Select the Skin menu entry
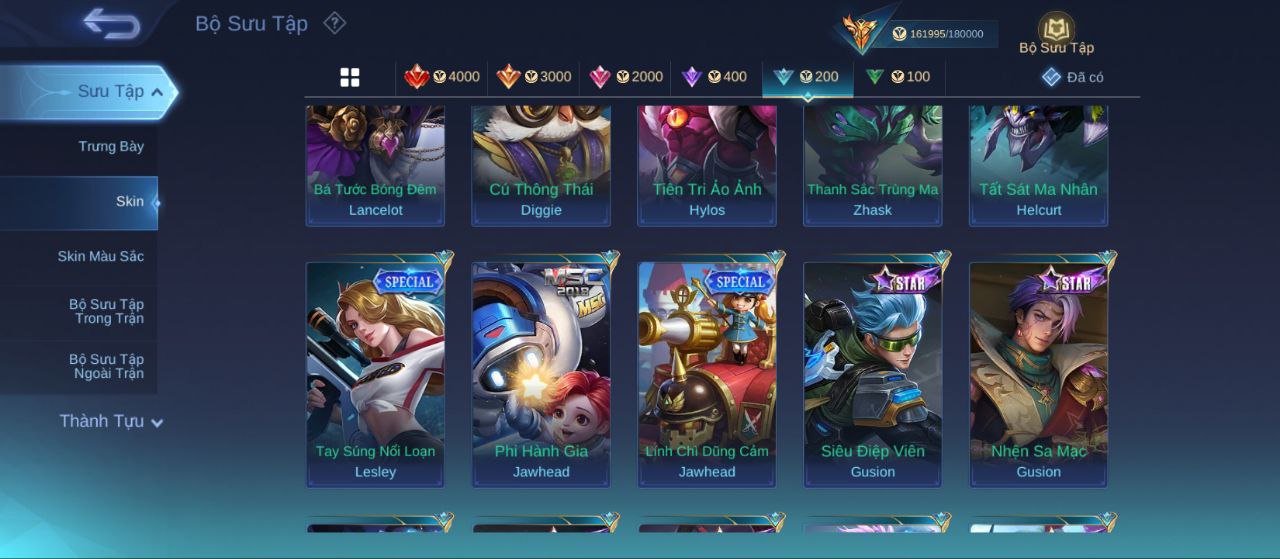This screenshot has height=559, width=1280. click(129, 202)
